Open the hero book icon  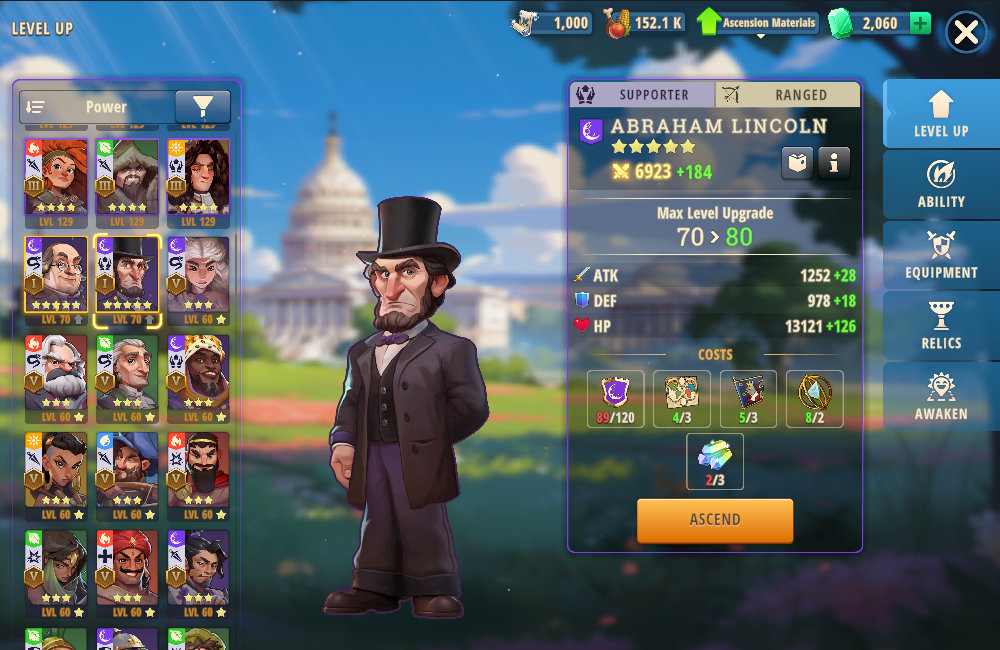pos(797,162)
